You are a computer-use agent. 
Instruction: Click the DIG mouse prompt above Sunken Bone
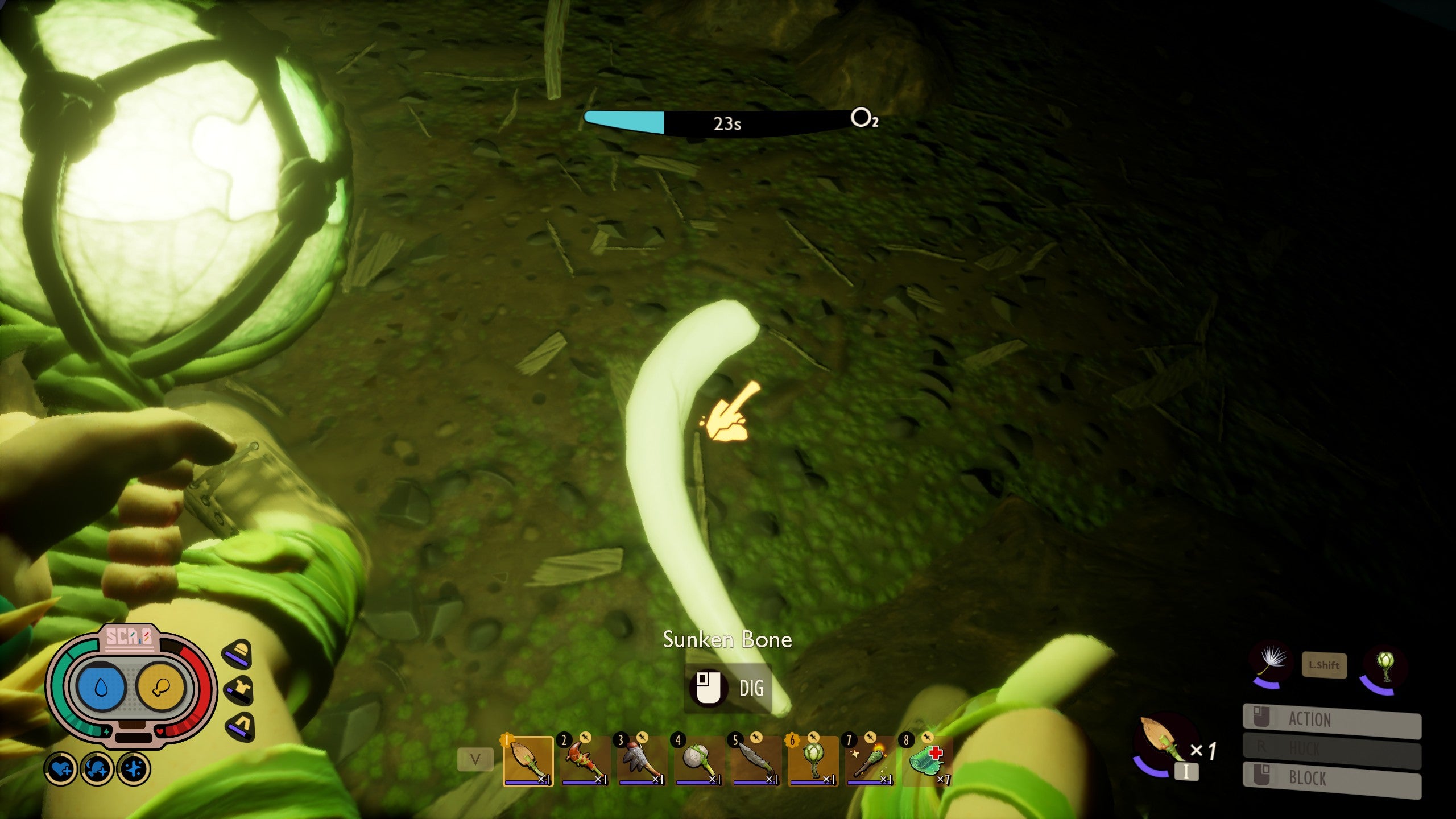[x=728, y=687]
